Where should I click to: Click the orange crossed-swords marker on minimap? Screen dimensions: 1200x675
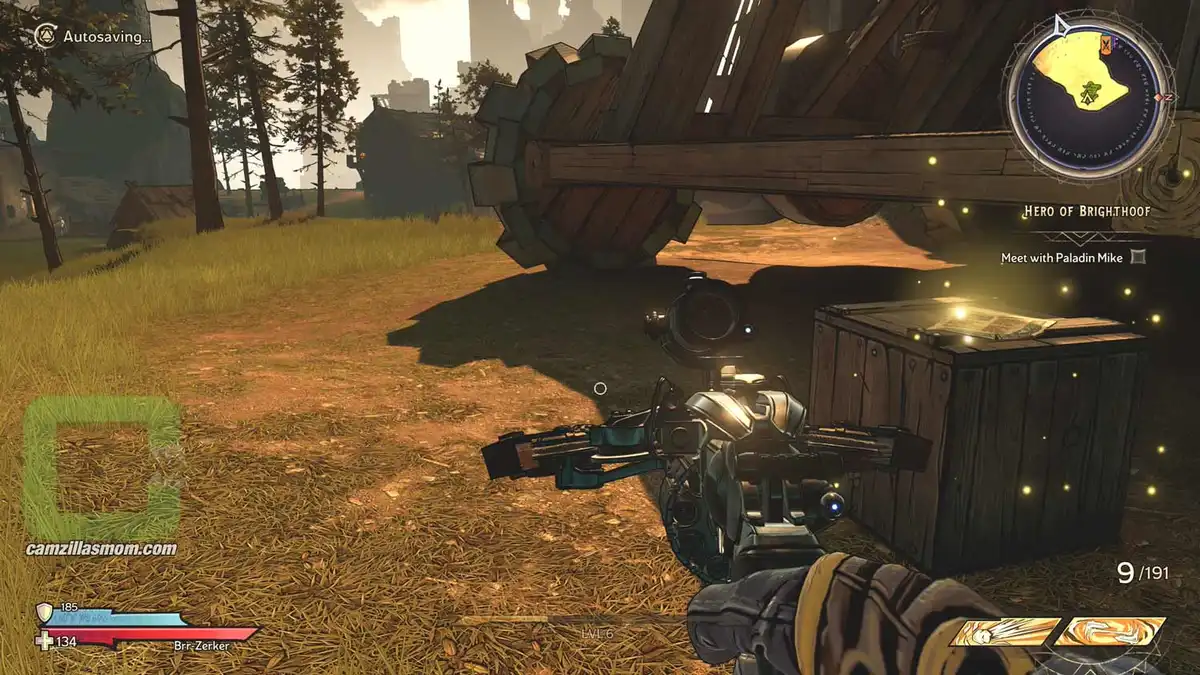(x=1105, y=45)
